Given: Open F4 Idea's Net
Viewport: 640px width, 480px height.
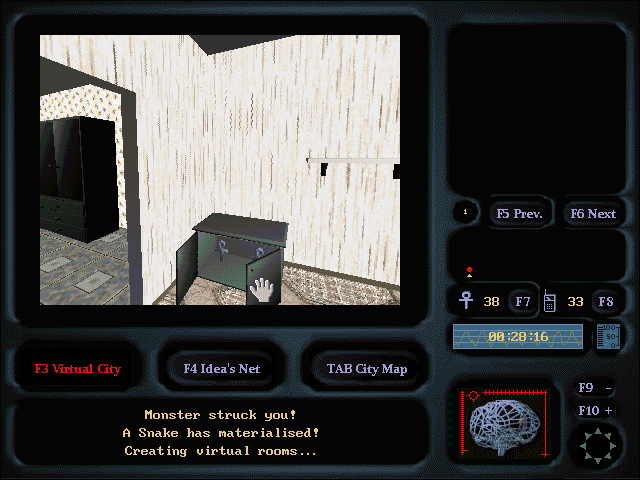Looking at the screenshot, I should [x=221, y=368].
